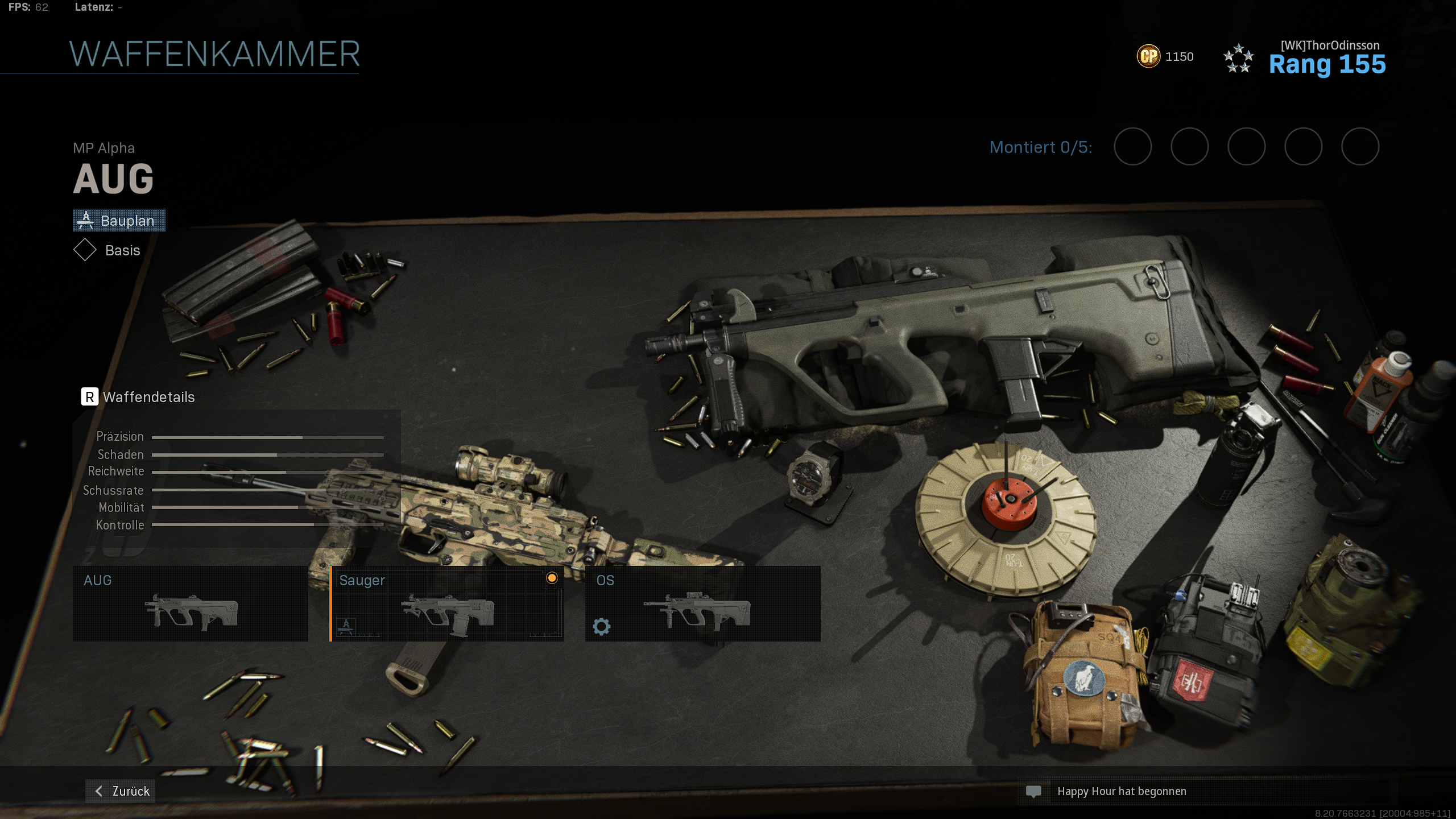Select the Sauger blueprint card
This screenshot has height=819, width=1456.
click(x=447, y=603)
